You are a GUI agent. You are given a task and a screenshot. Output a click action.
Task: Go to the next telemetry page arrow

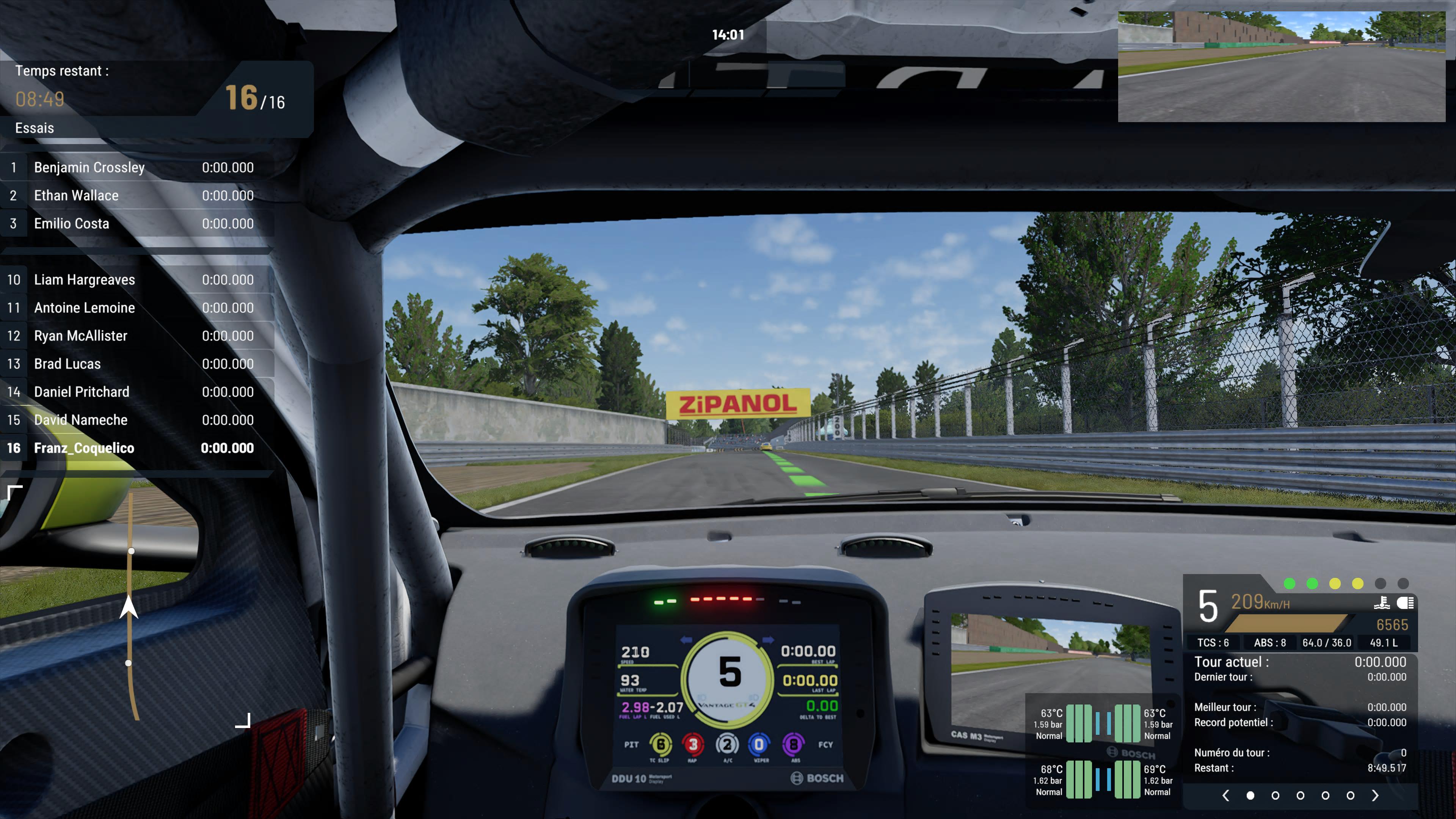tap(1375, 795)
